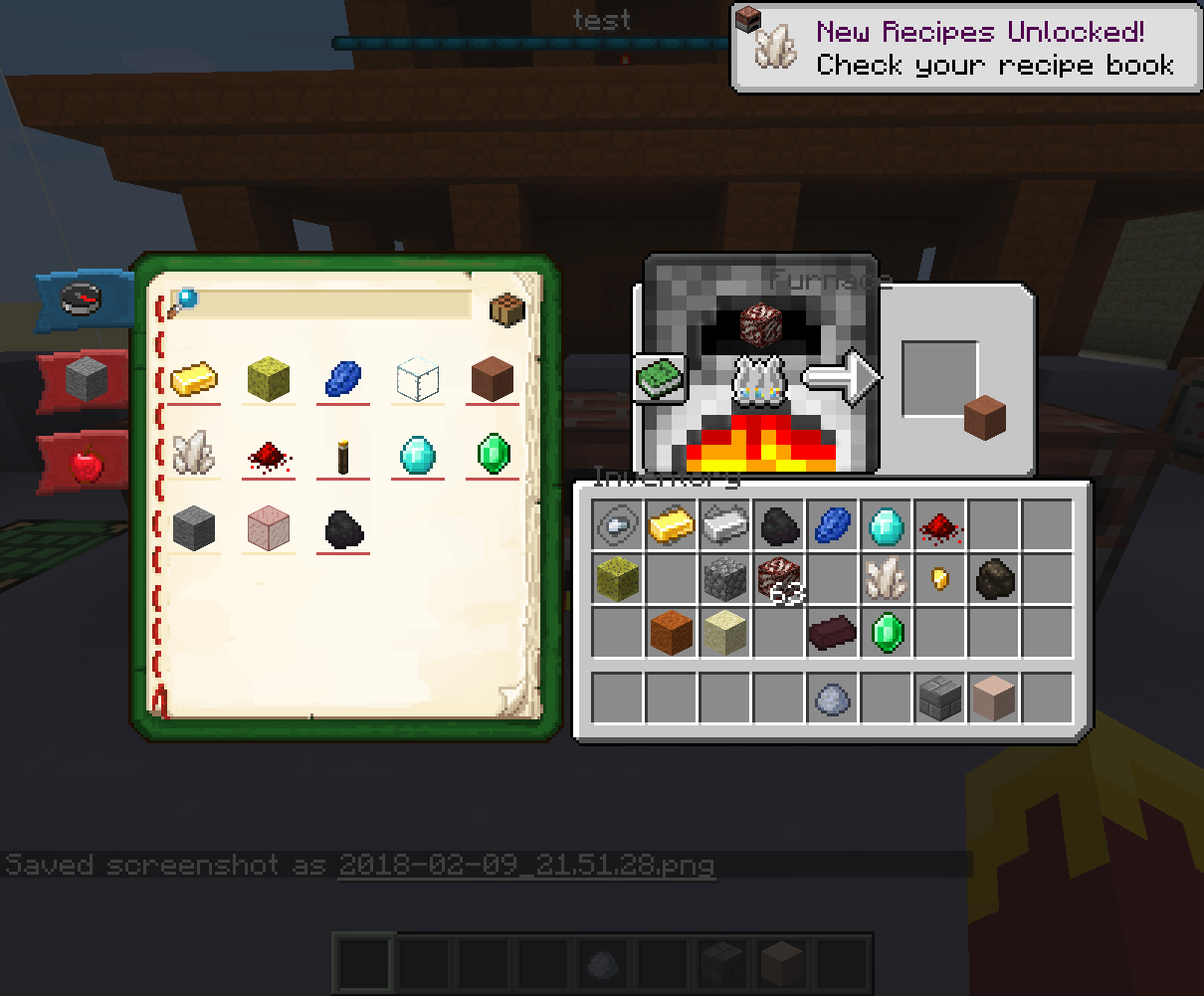
Task: Pick up the iron ingot from inventory
Action: (x=724, y=524)
